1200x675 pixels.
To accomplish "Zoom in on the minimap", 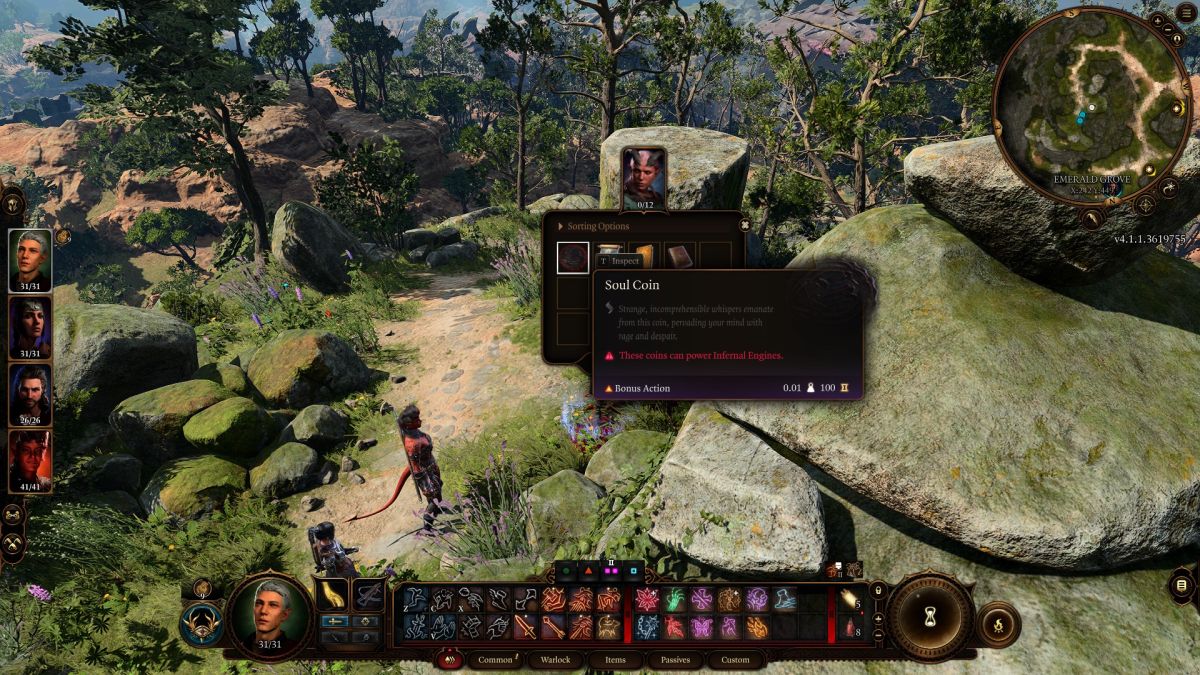I will click(1157, 20).
